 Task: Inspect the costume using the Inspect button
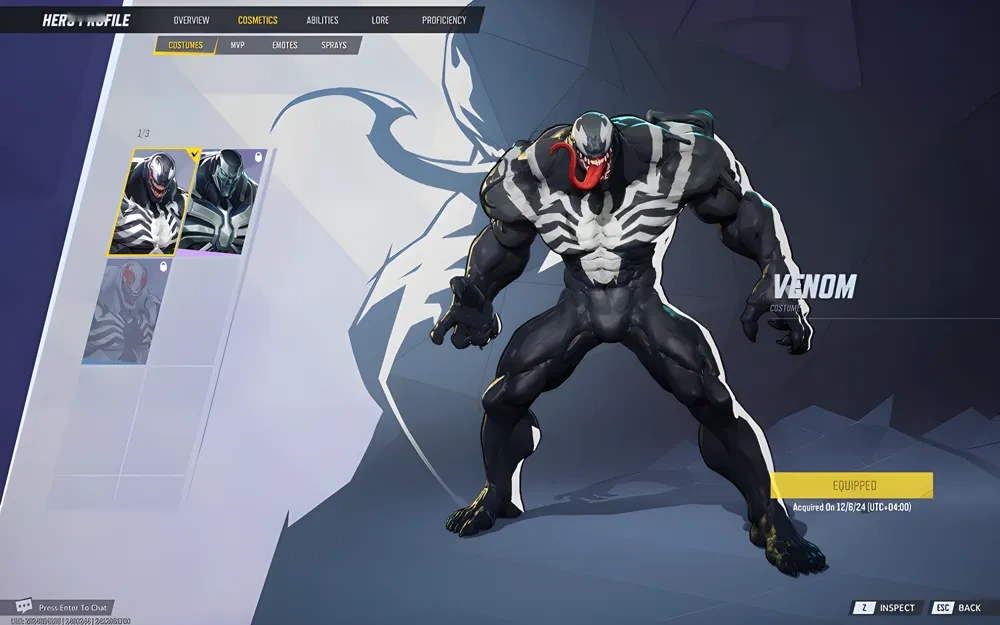tap(886, 608)
